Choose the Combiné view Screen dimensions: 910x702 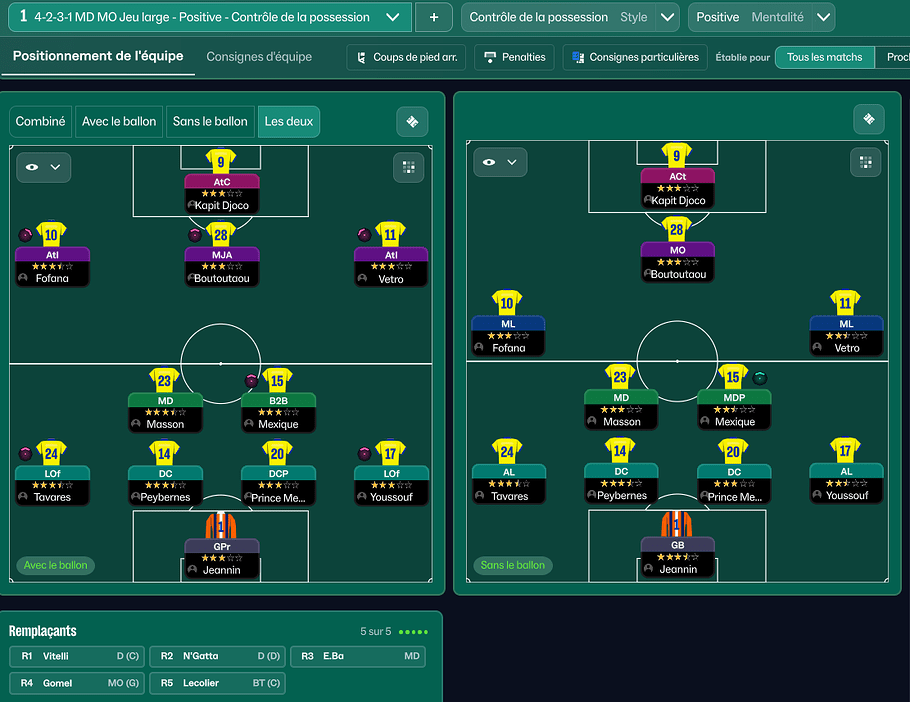[x=41, y=121]
